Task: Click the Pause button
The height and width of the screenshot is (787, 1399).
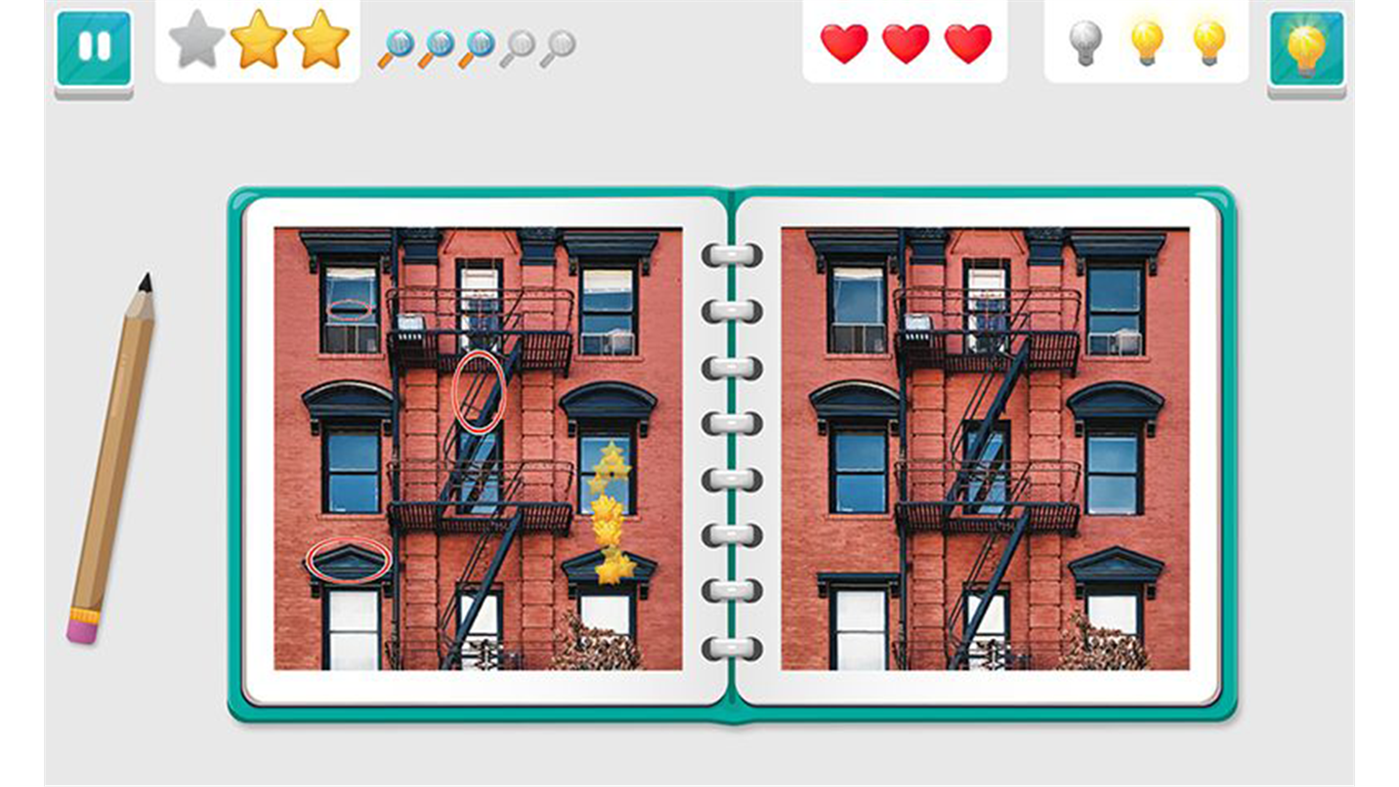Action: point(94,47)
